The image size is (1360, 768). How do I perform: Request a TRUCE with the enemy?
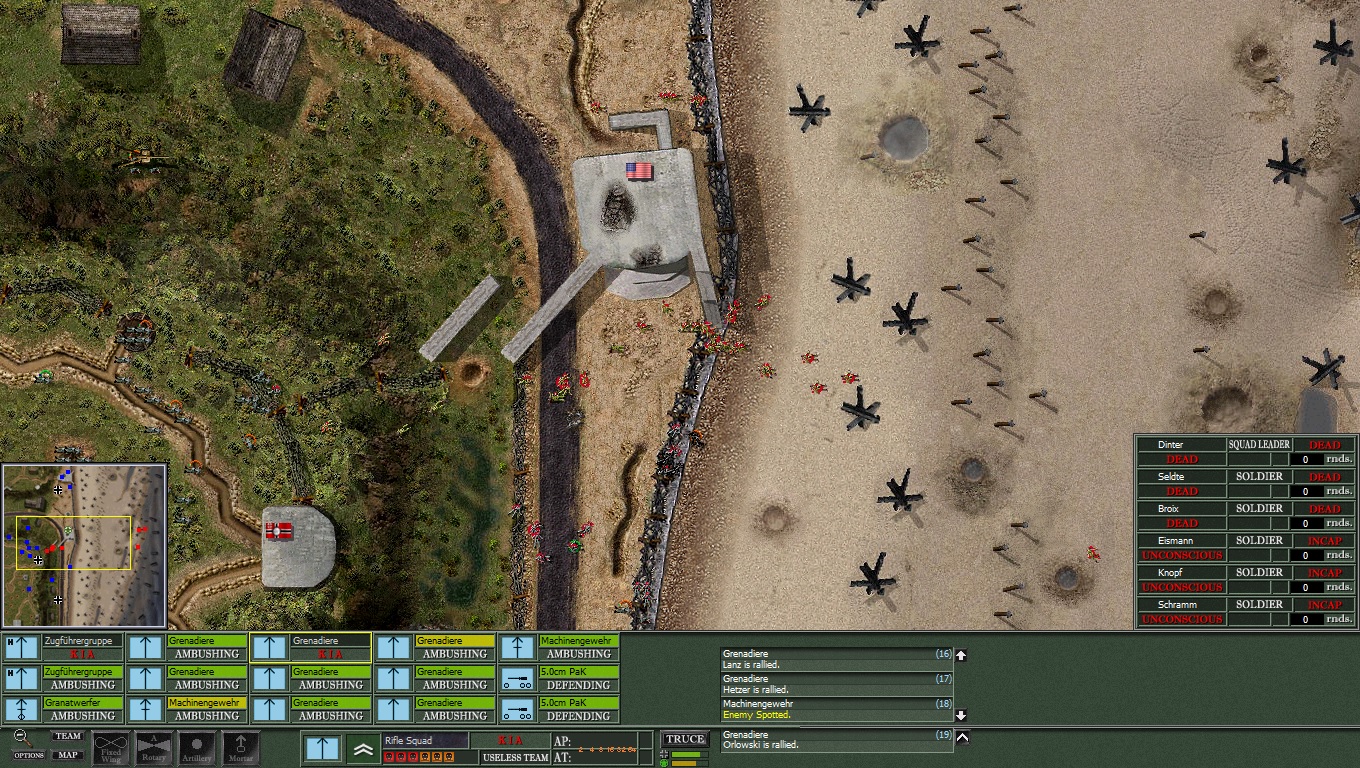(685, 739)
